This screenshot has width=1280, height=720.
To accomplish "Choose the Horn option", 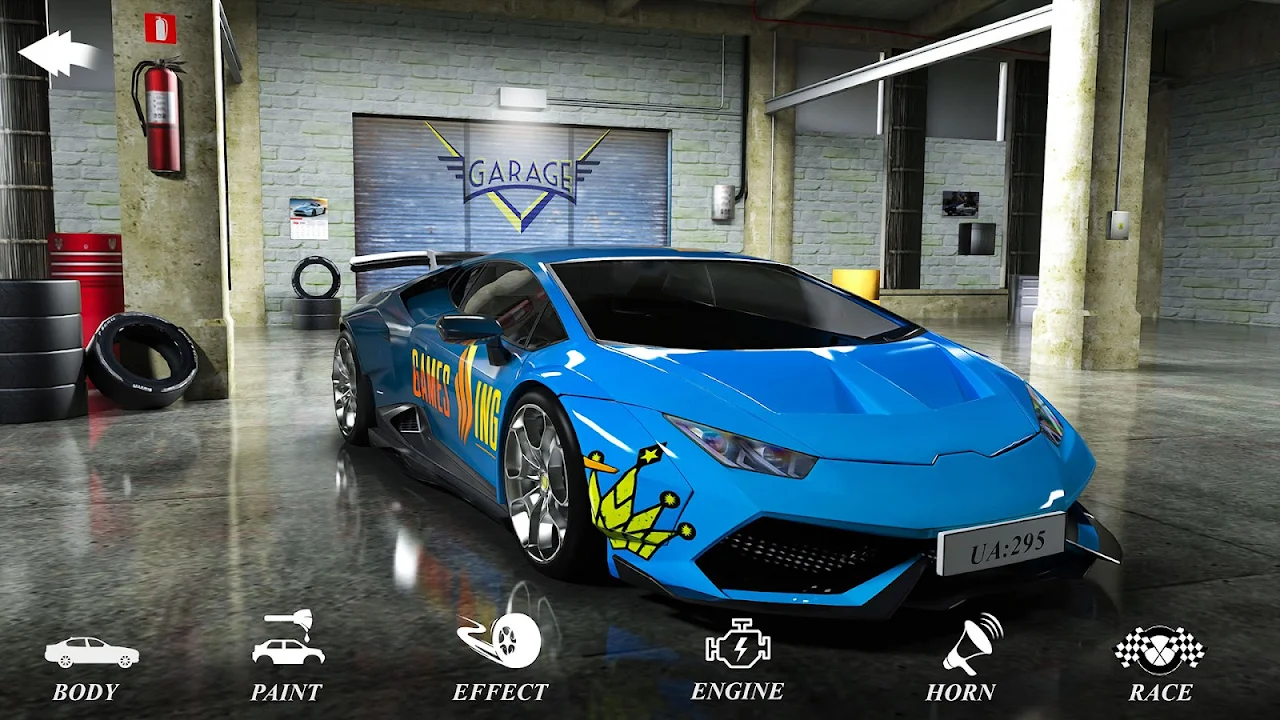I will point(961,660).
